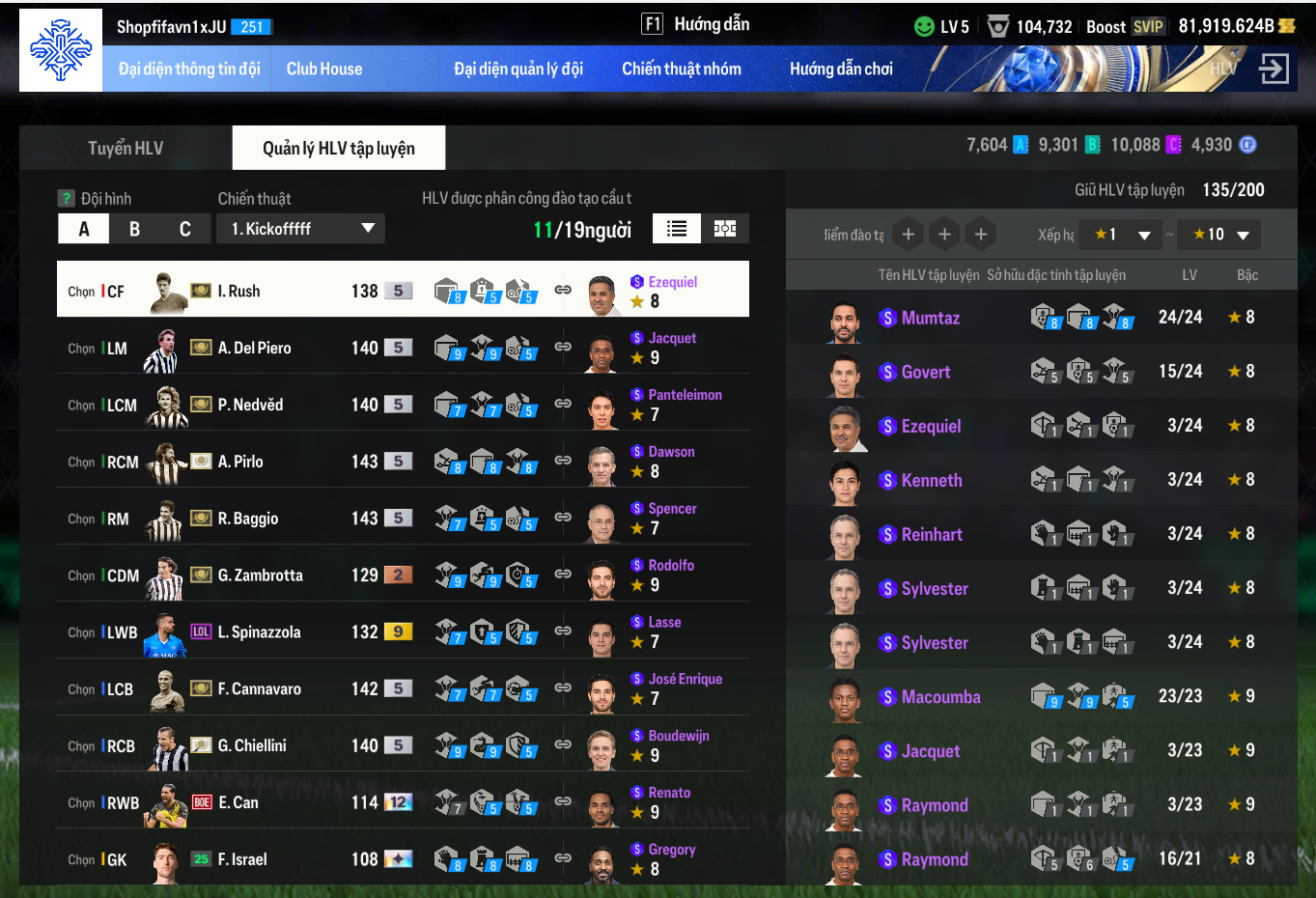The width and height of the screenshot is (1316, 898).
Task: Go to Đại diện quản lý đội
Action: [518, 69]
